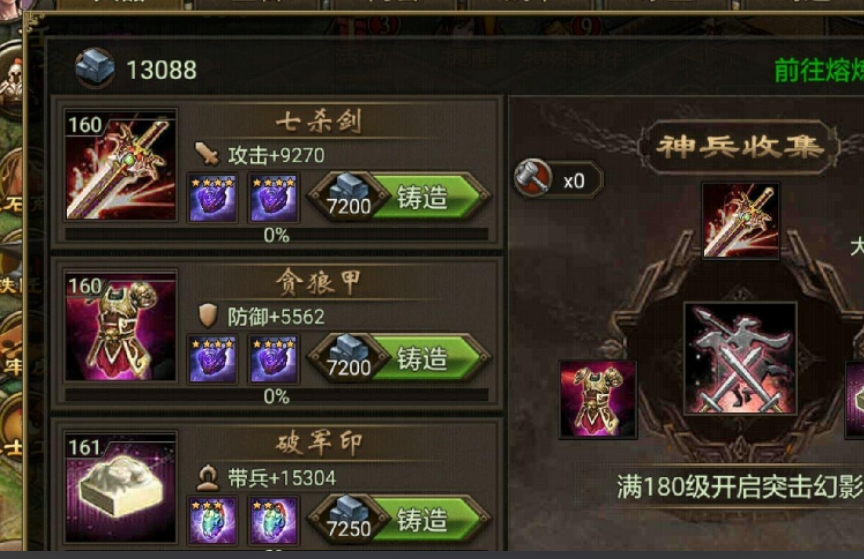864x559 pixels.
Task: Forge the 七杀剑 with the 铸造 button
Action: tap(423, 197)
